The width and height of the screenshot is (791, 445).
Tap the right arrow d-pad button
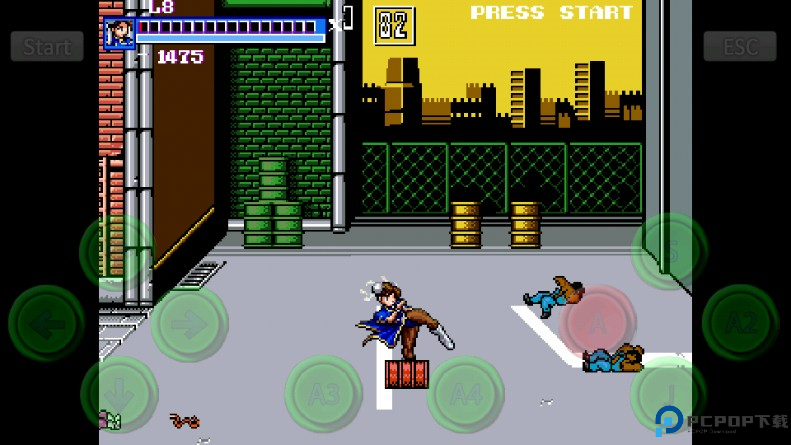[x=189, y=323]
